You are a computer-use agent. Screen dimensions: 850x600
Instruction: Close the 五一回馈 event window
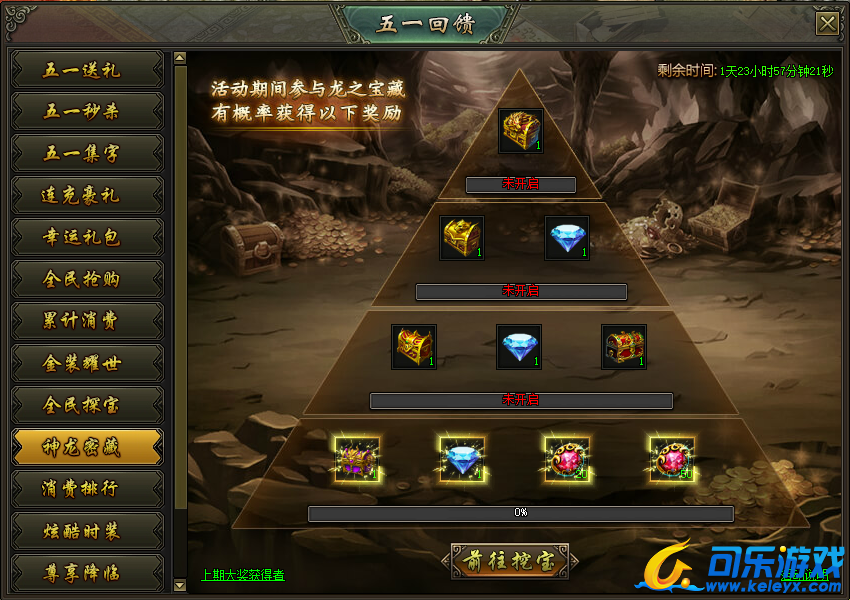(x=827, y=24)
